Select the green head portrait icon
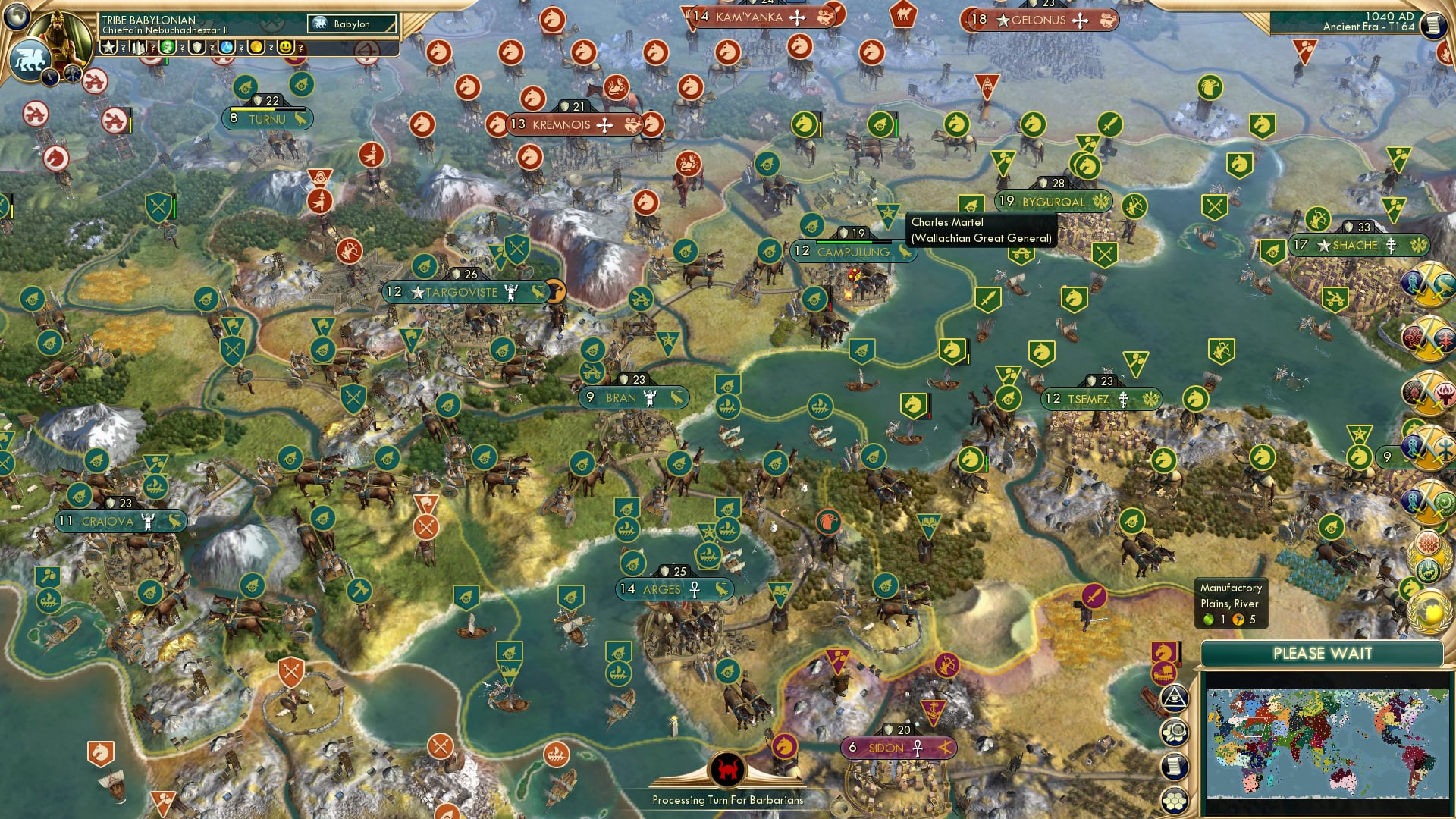This screenshot has height=819, width=1456. pos(168,47)
